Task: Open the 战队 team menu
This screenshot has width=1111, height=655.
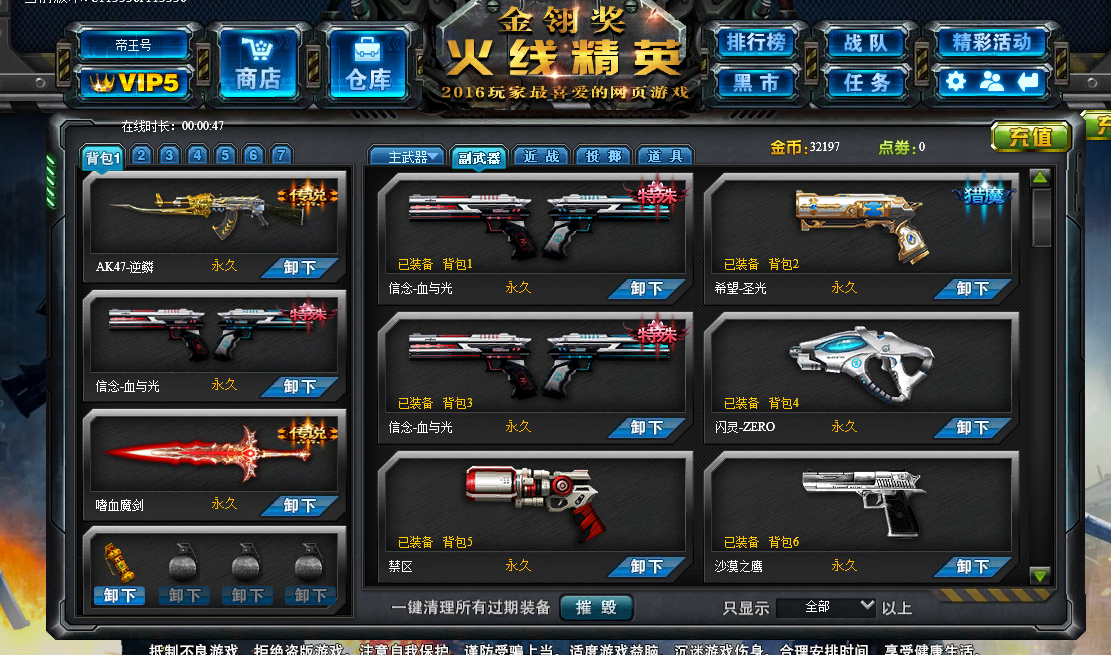Action: pos(866,43)
